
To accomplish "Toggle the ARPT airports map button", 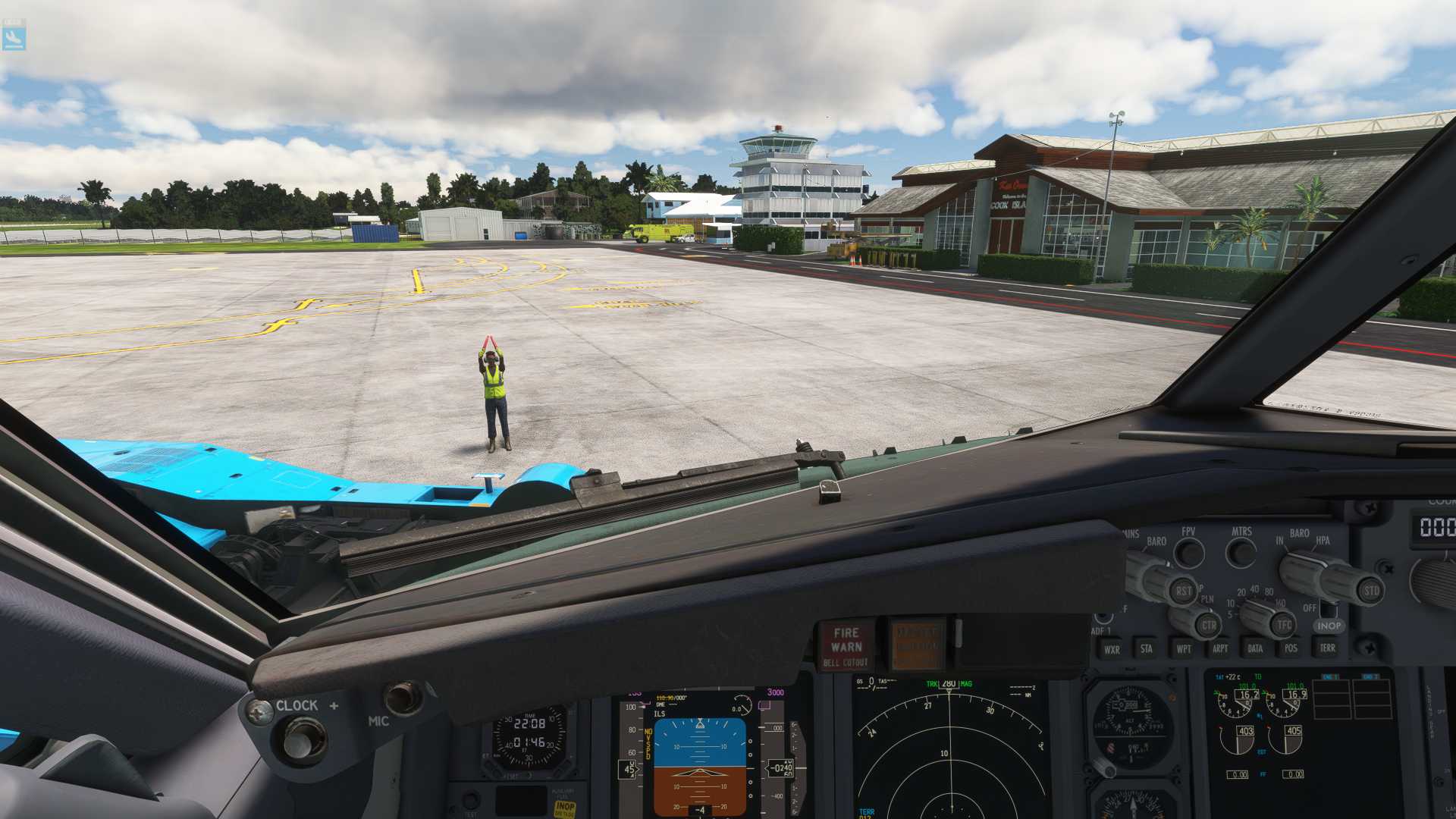I will pos(1219,648).
